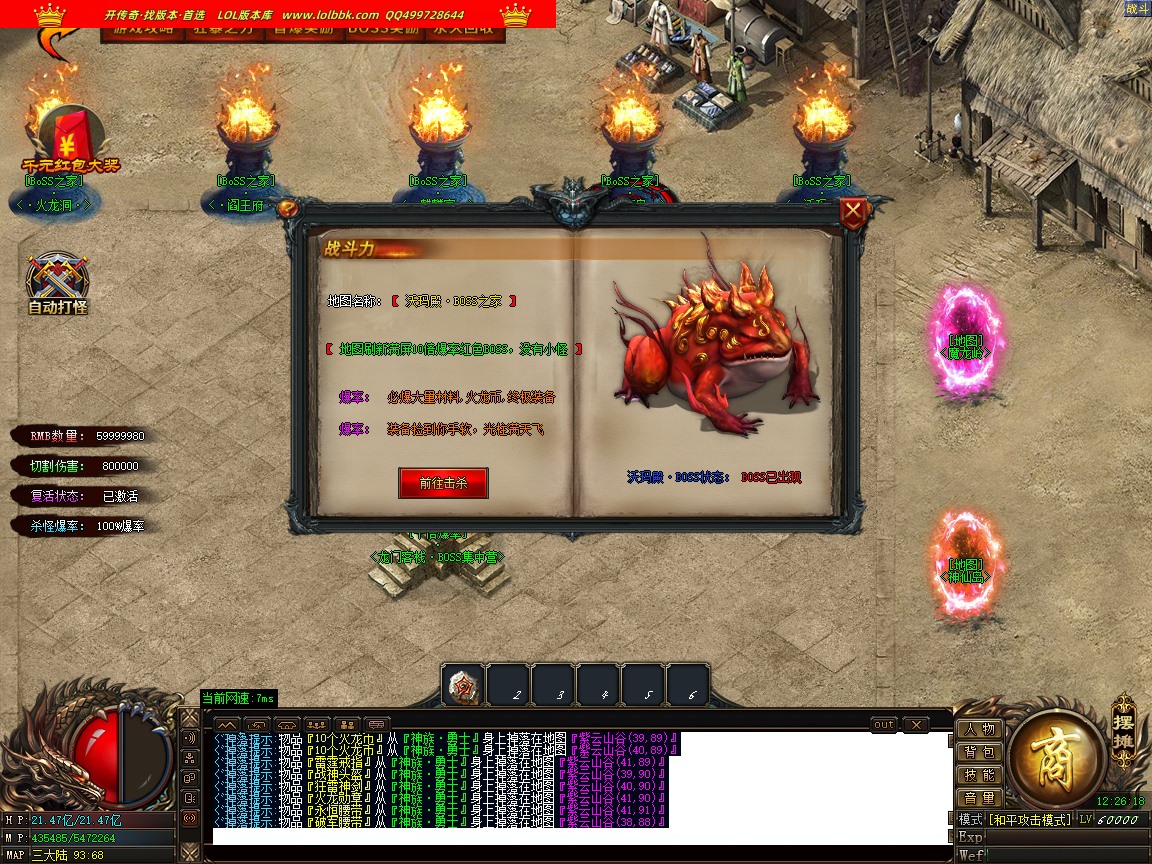Click the chat window 'out' button
This screenshot has height=864, width=1152.
click(x=884, y=724)
